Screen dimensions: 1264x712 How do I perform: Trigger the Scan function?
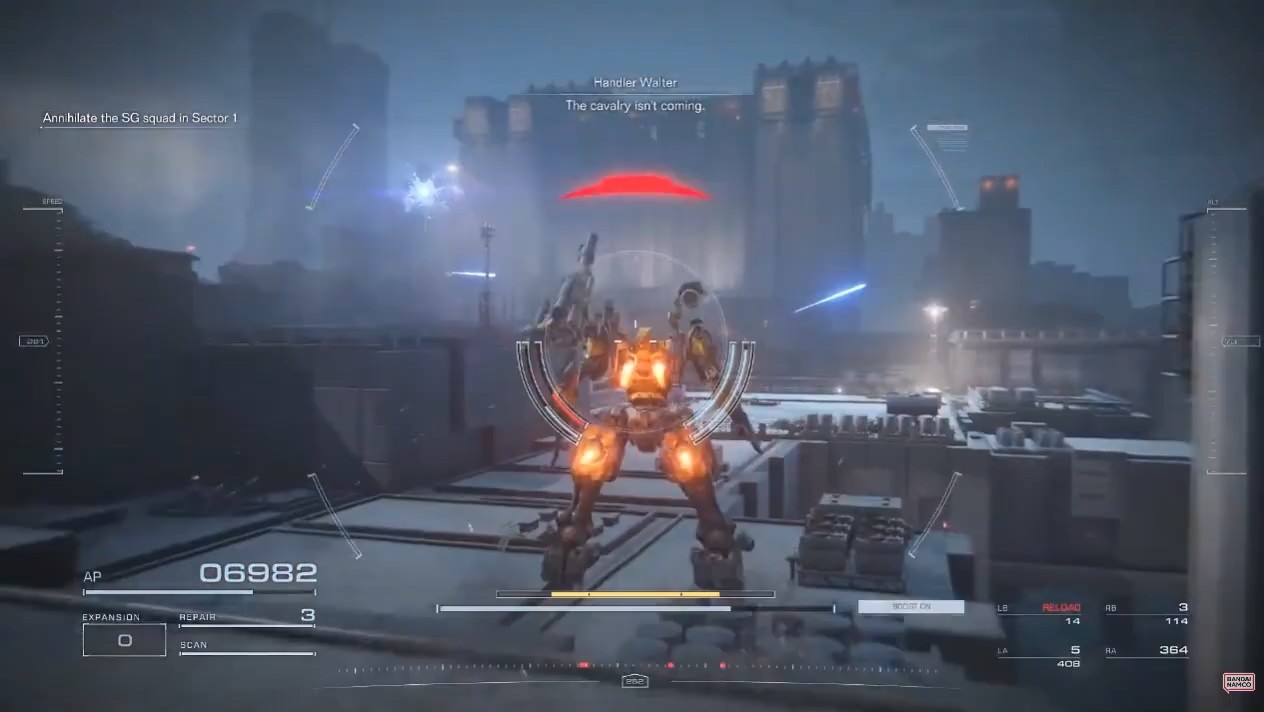[x=247, y=647]
